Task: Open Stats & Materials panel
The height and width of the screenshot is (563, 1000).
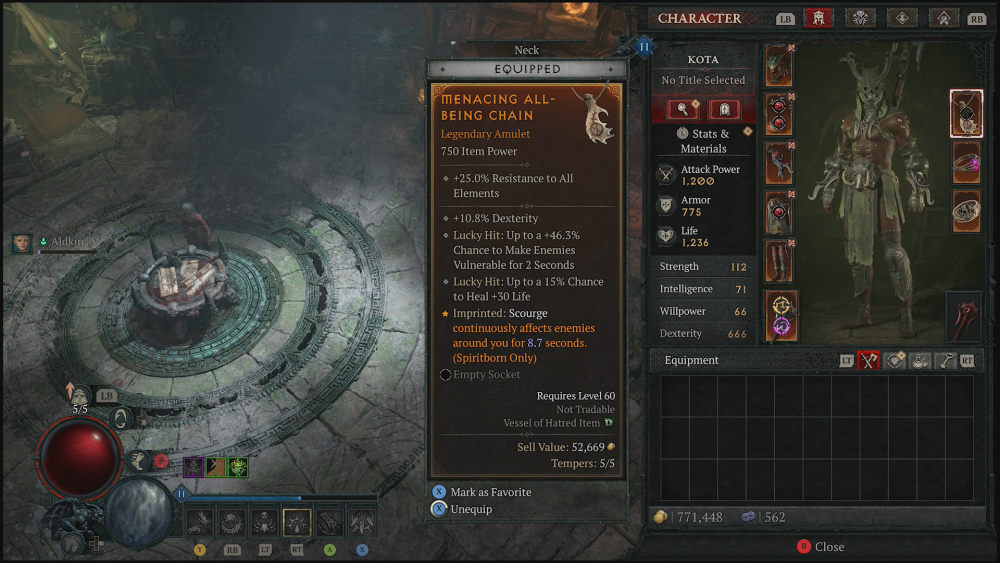Action: click(703, 141)
